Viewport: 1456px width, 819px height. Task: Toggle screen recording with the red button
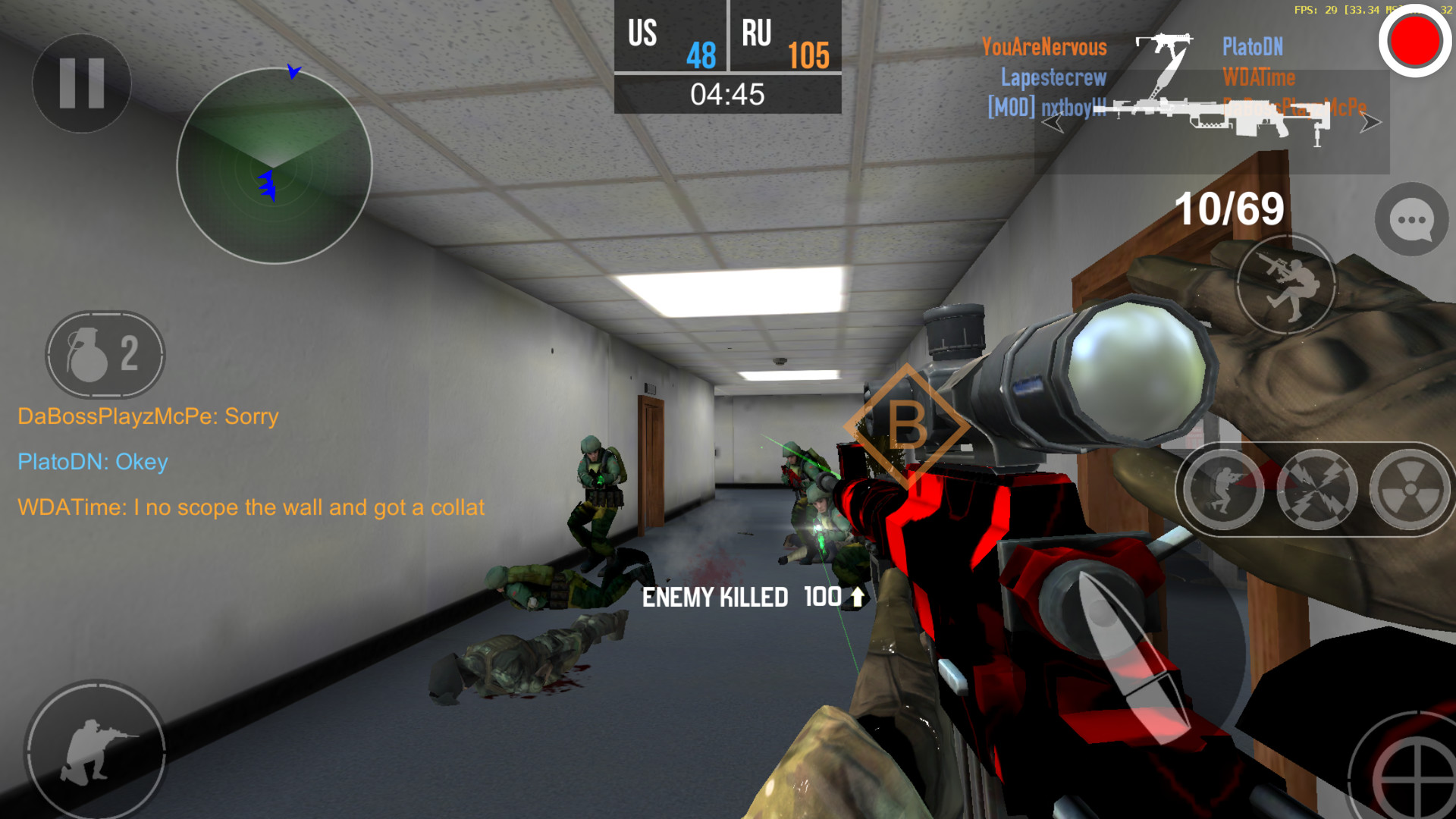tap(1412, 42)
